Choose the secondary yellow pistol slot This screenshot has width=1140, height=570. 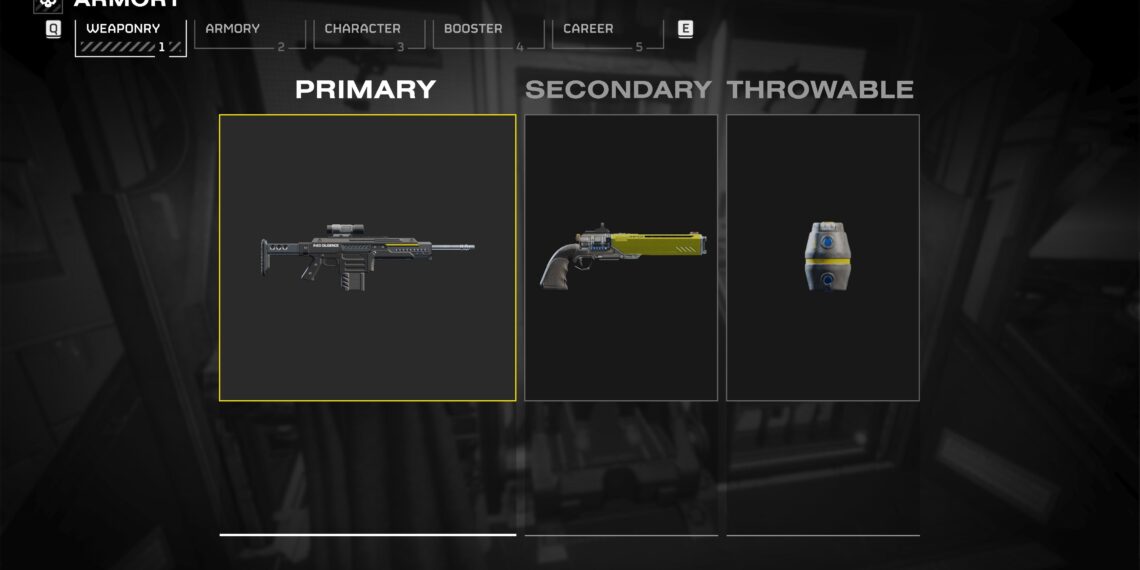(621, 257)
